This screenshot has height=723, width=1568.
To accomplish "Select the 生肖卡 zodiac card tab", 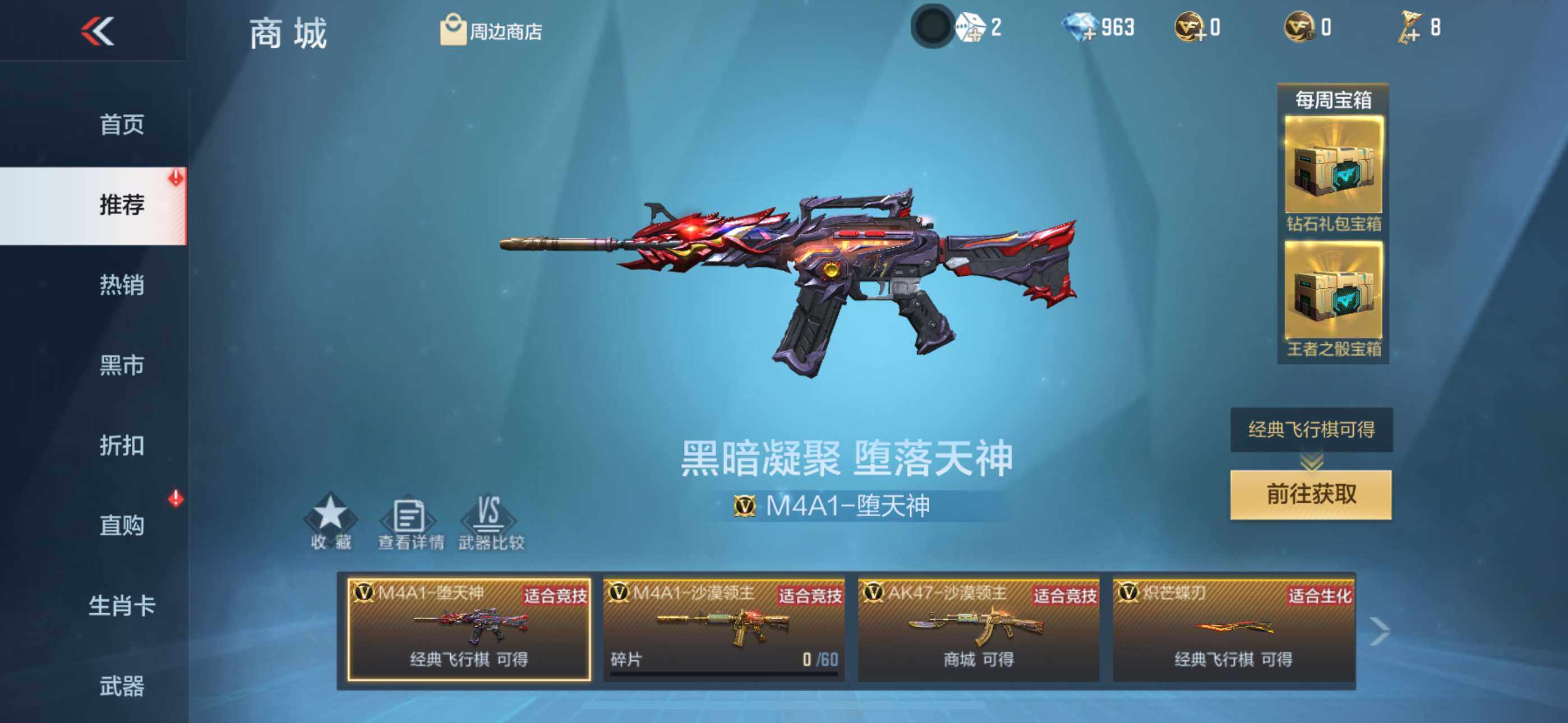I will 122,605.
